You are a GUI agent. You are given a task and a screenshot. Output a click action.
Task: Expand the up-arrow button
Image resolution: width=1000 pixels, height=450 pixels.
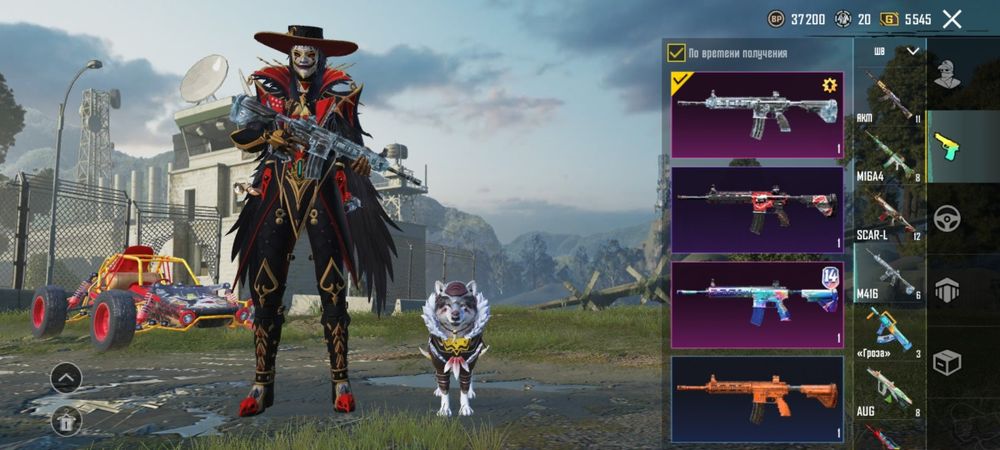pos(66,378)
